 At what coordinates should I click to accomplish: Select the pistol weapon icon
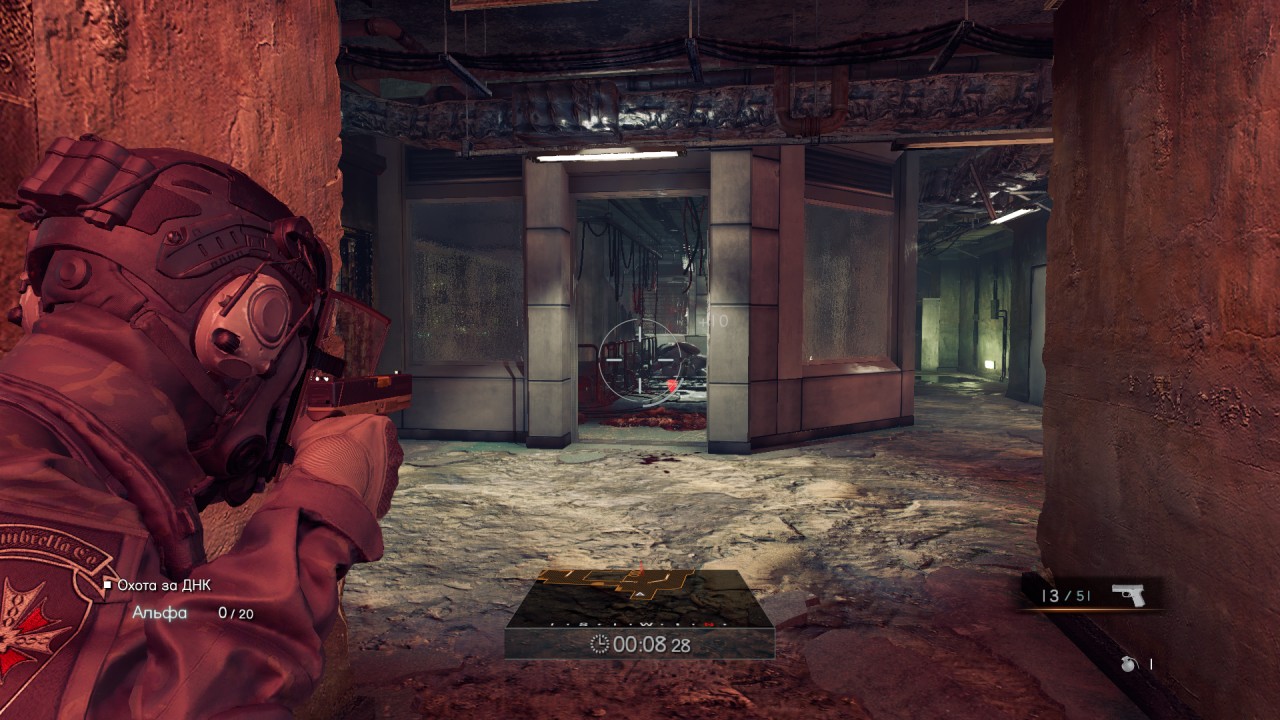point(1128,595)
